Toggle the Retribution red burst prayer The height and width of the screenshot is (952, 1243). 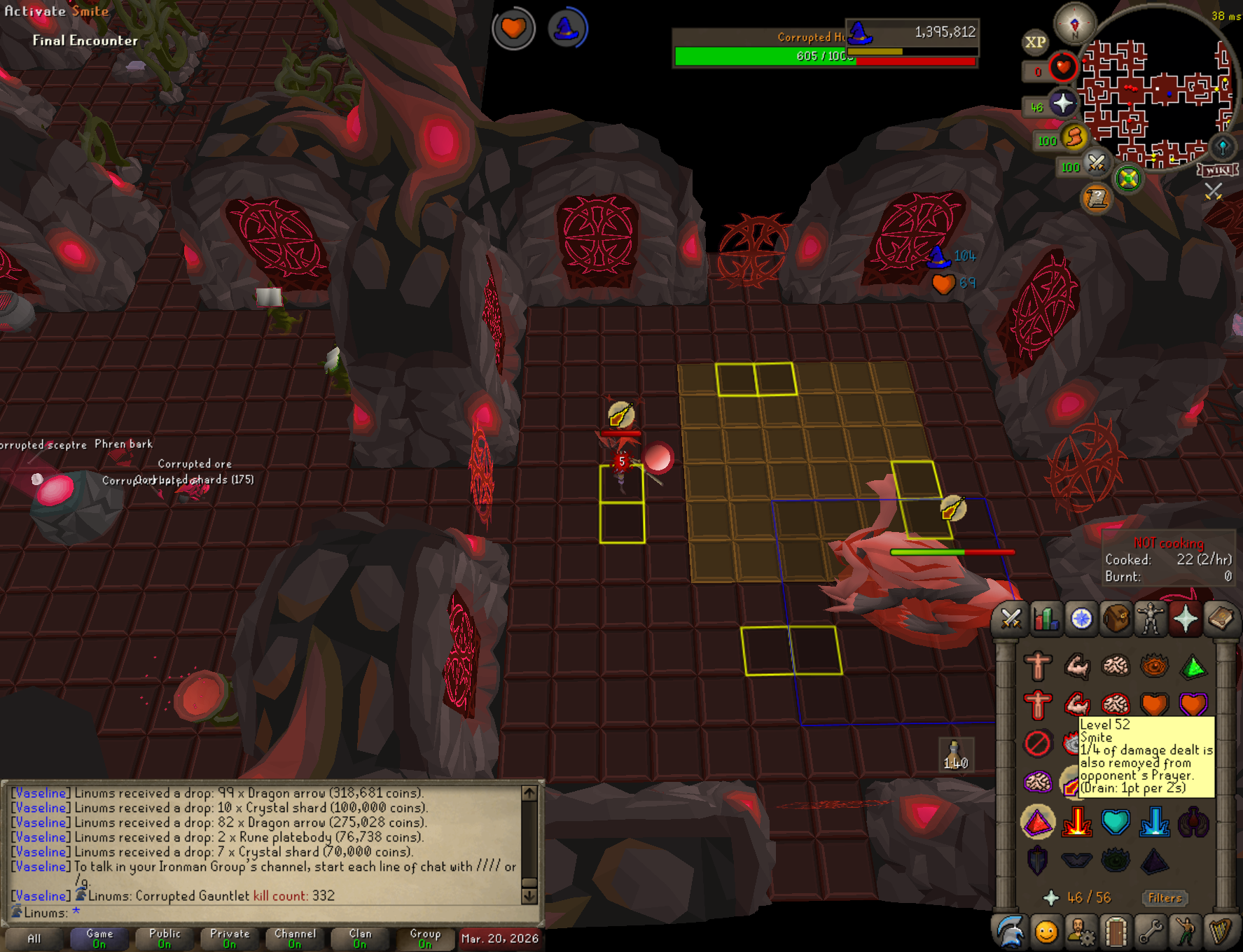1076,822
